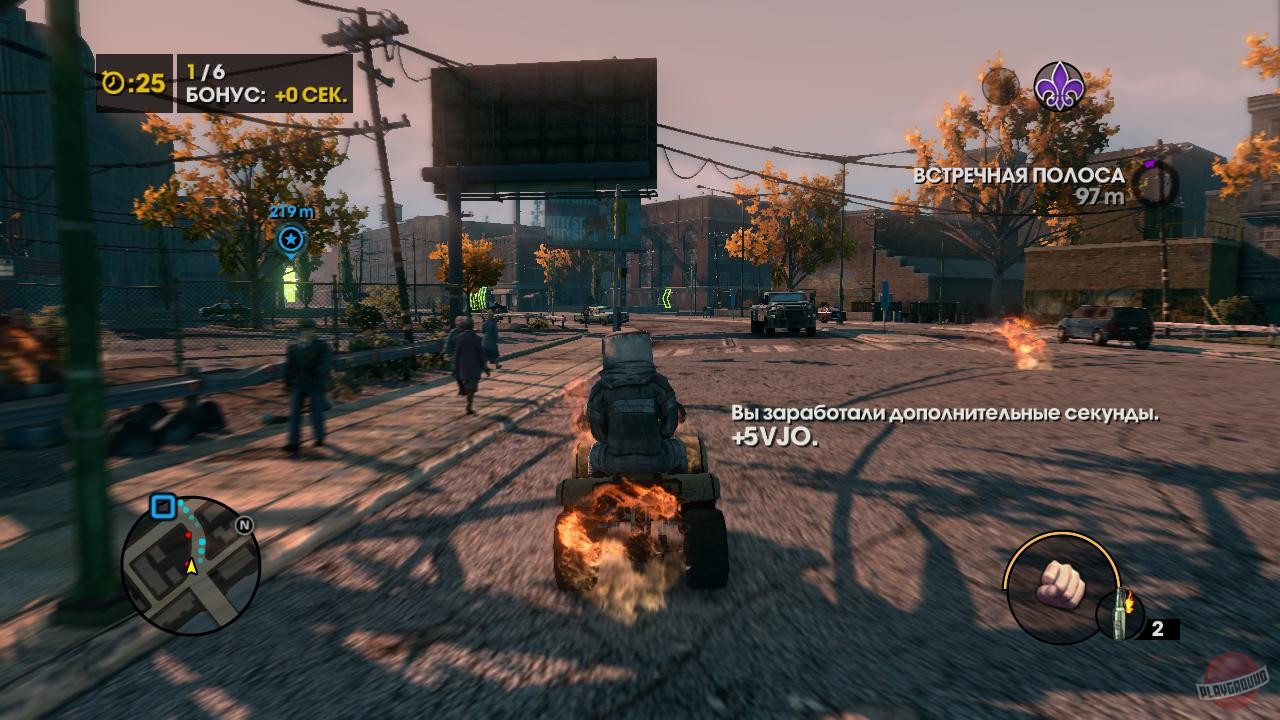Select the blue star waypoint marker

290,239
